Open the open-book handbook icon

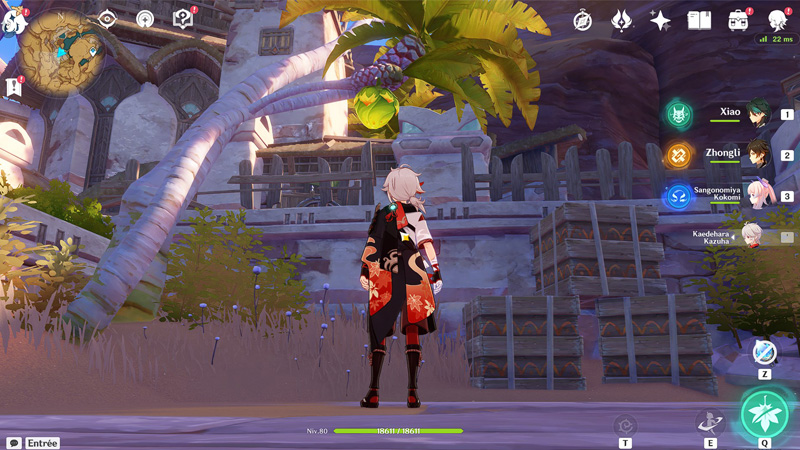tap(699, 20)
